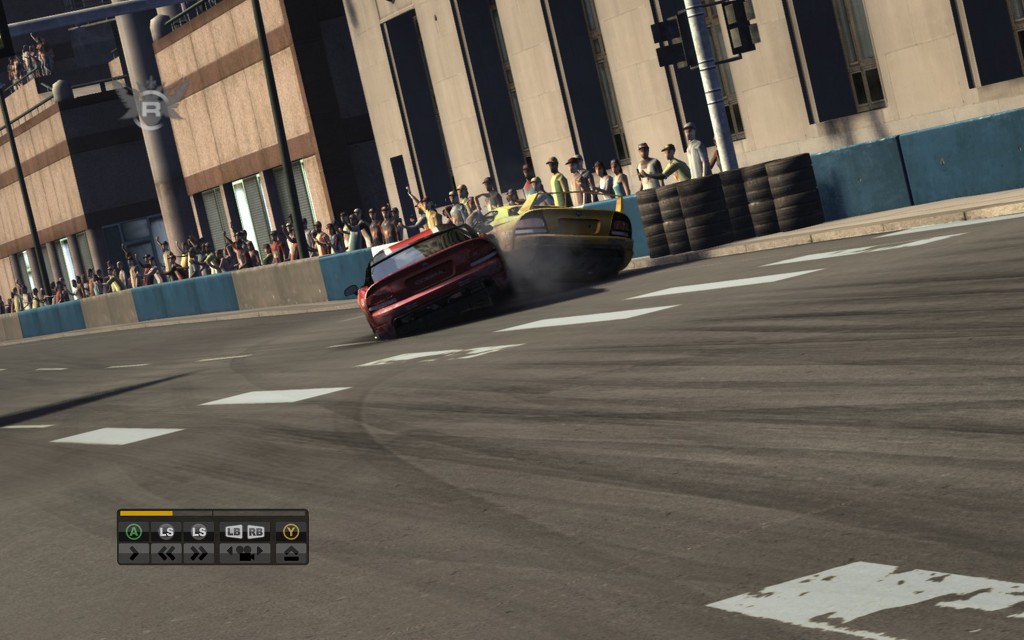The image size is (1024, 640).
Task: Rewind the replay with the double-left arrows
Action: tap(166, 551)
